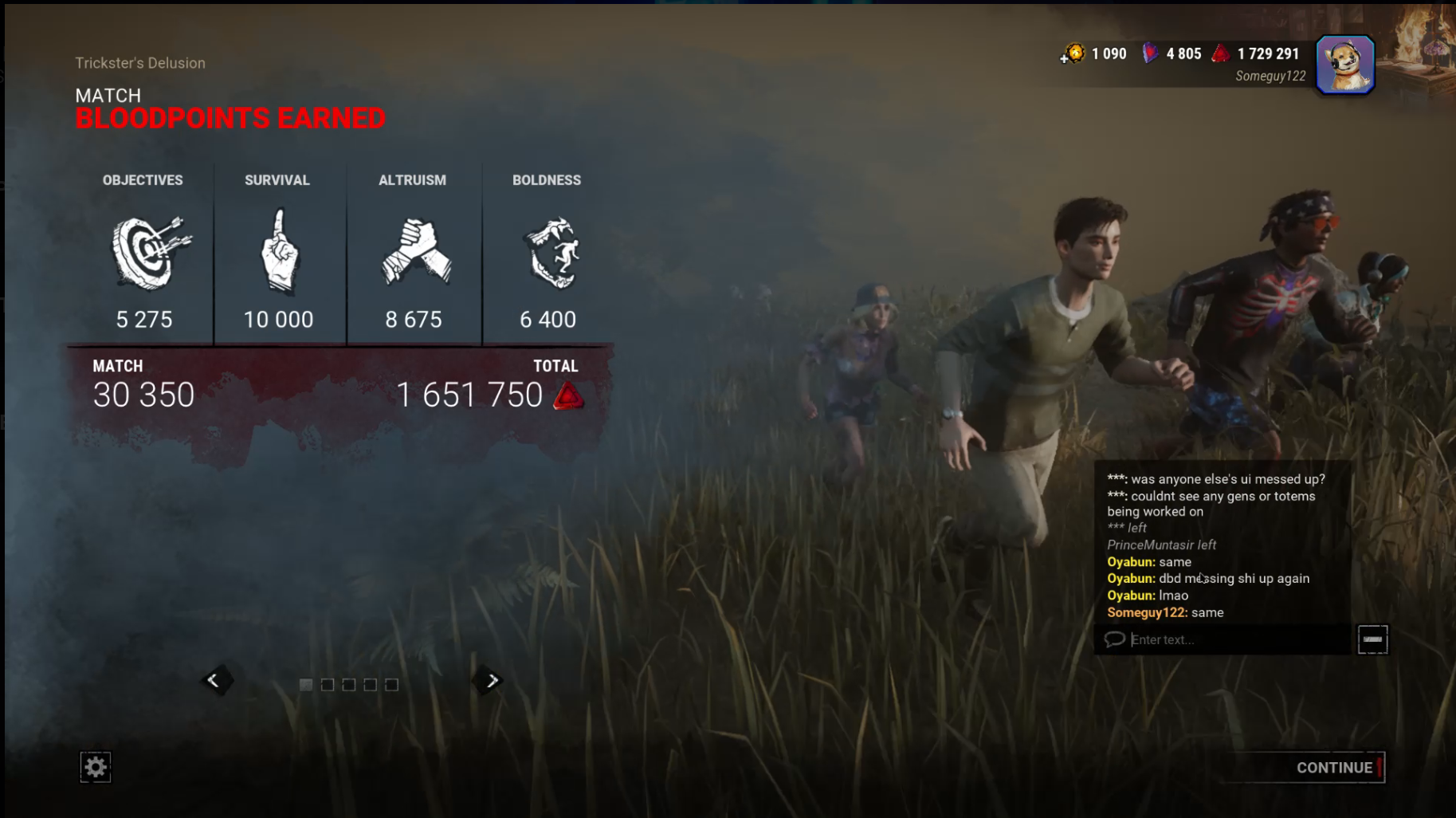Open the Someguy122 profile avatar
This screenshot has height=818, width=1456.
(1344, 65)
